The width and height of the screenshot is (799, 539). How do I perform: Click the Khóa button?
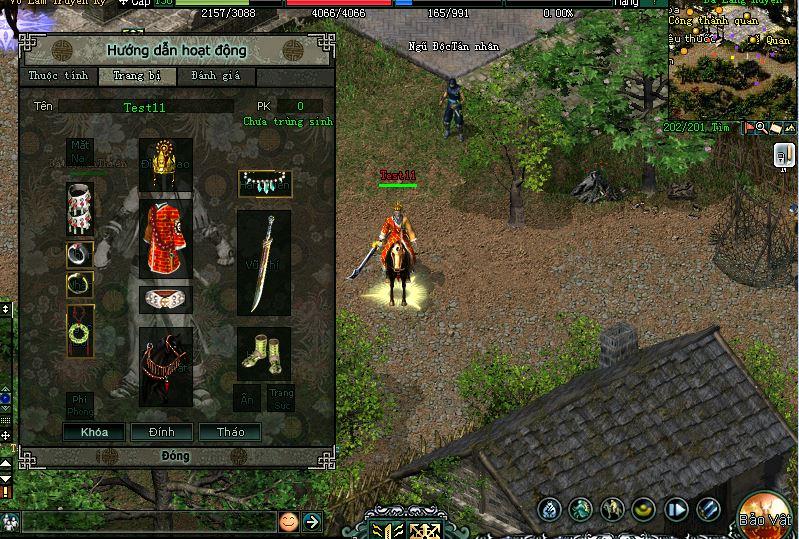[x=93, y=432]
